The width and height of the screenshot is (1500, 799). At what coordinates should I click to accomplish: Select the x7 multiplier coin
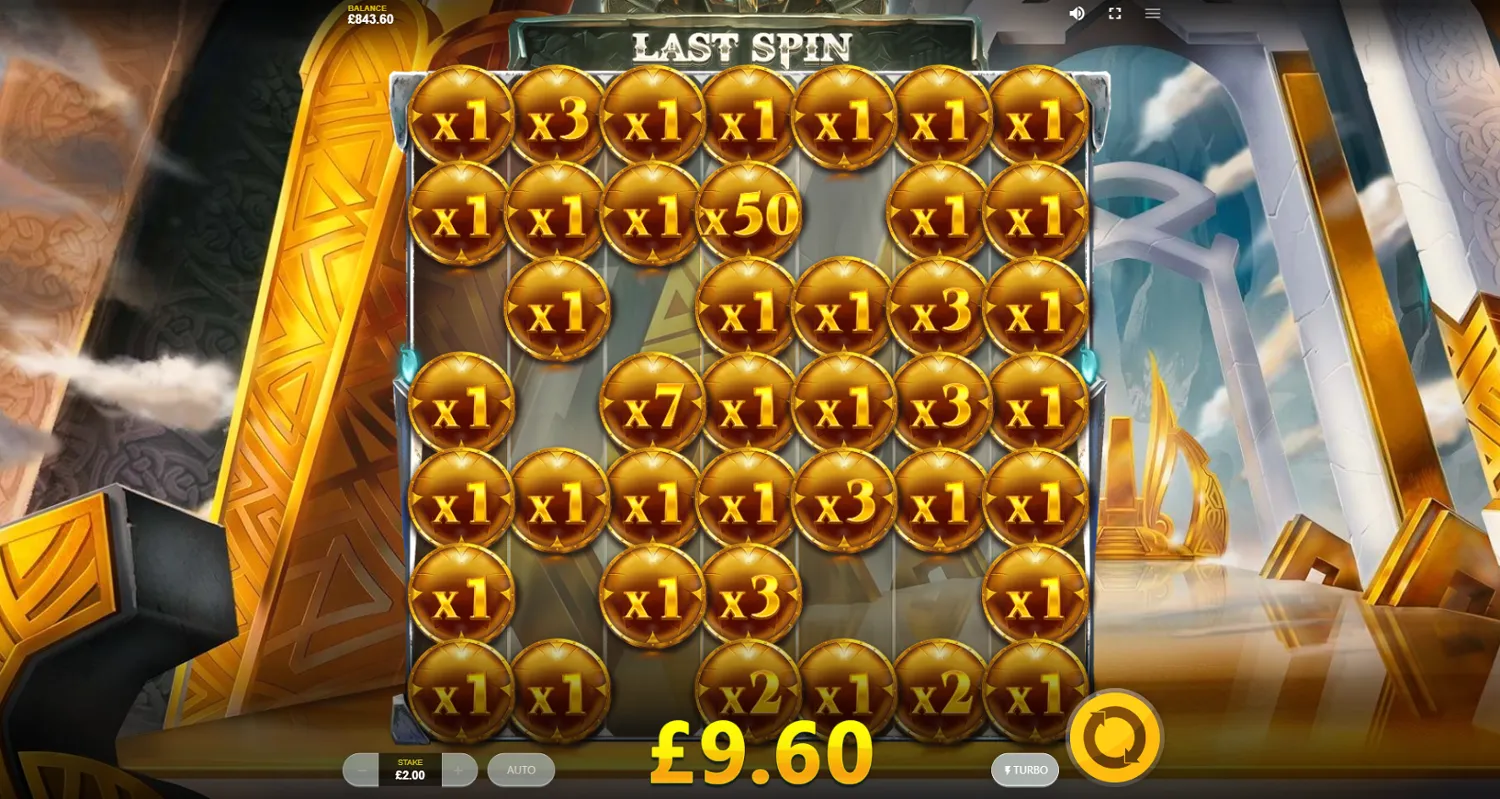(654, 404)
